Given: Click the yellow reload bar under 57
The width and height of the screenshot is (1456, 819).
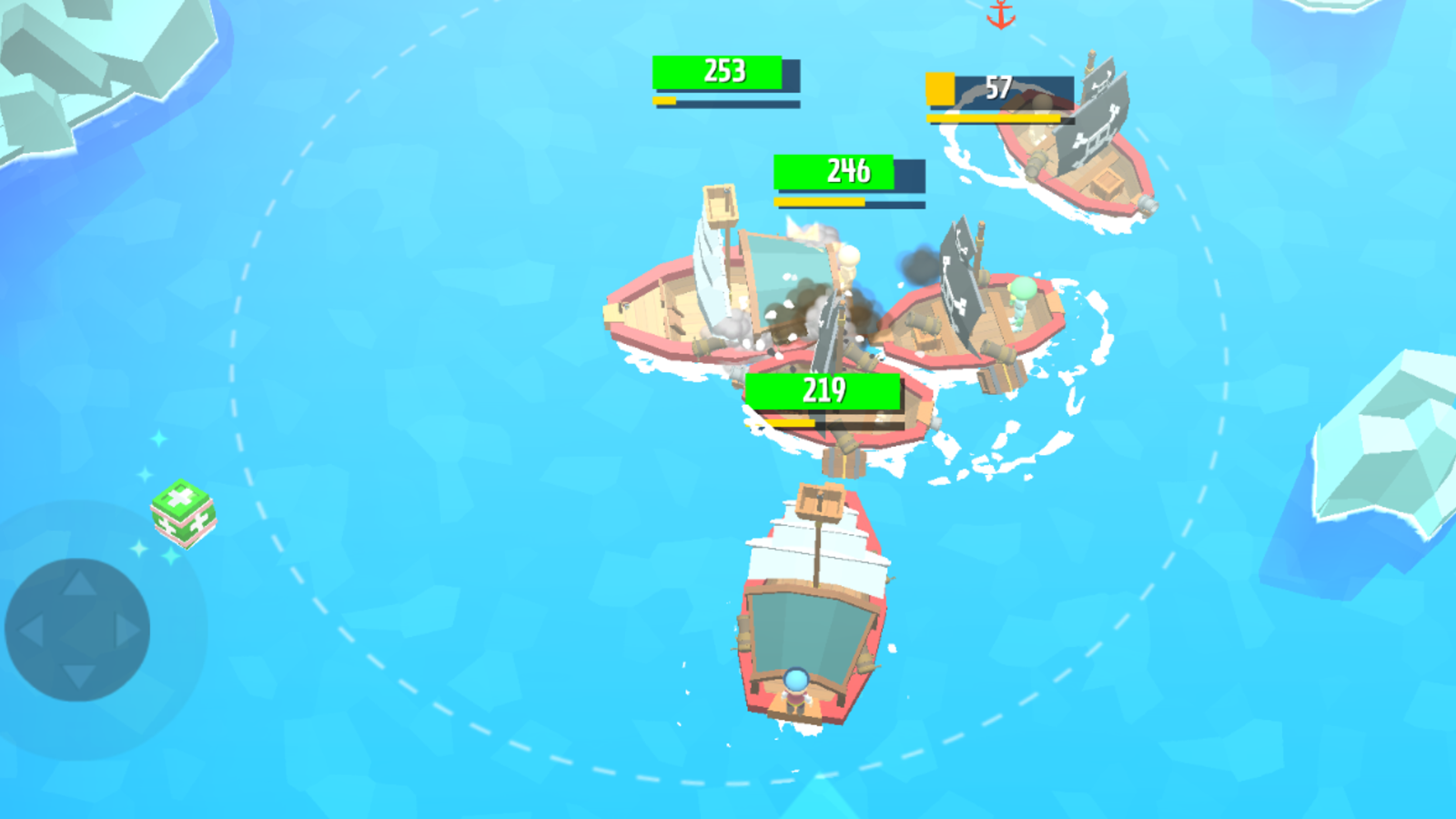Looking at the screenshot, I should tap(992, 116).
